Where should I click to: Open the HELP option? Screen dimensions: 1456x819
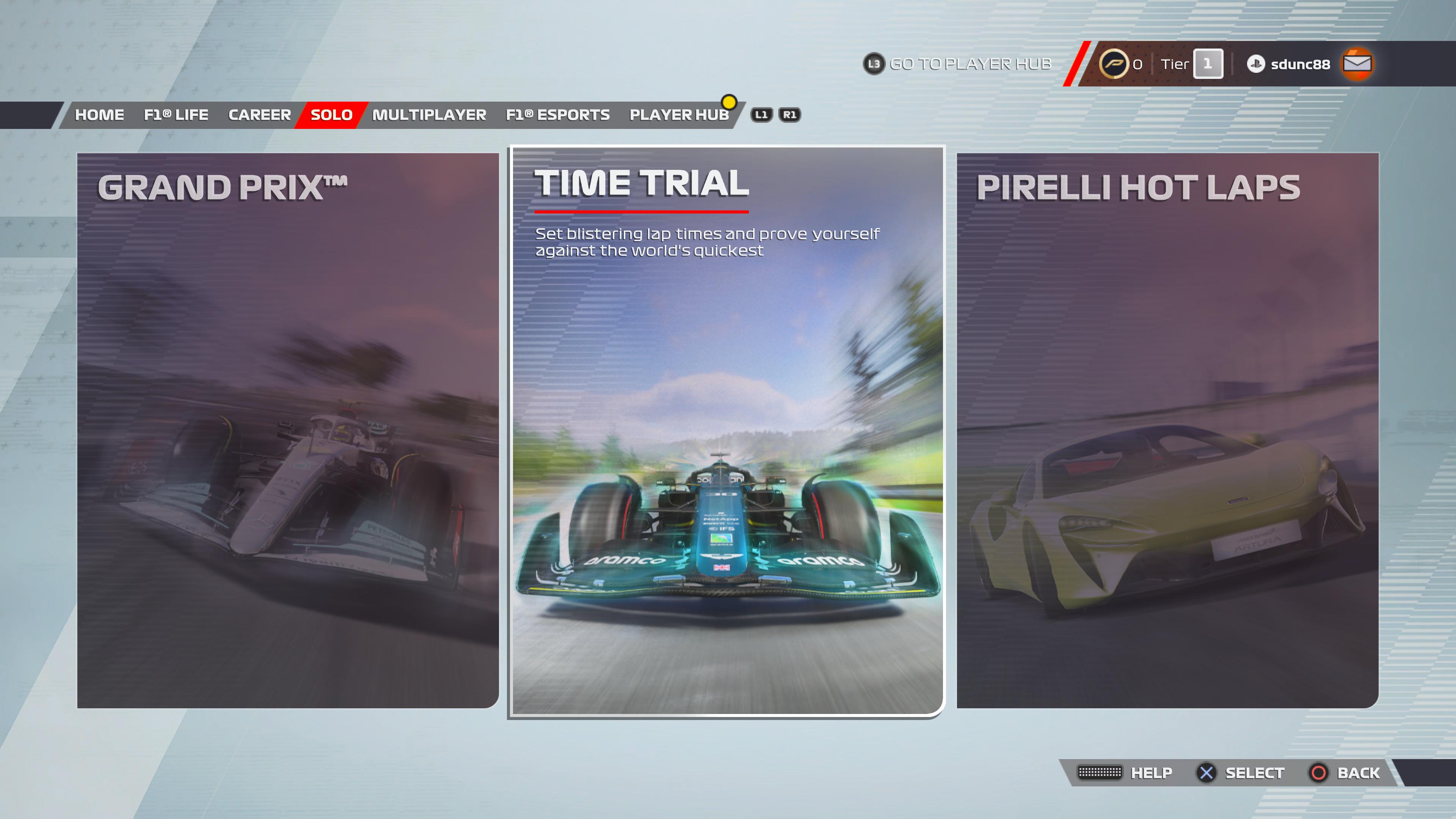pos(1151,773)
